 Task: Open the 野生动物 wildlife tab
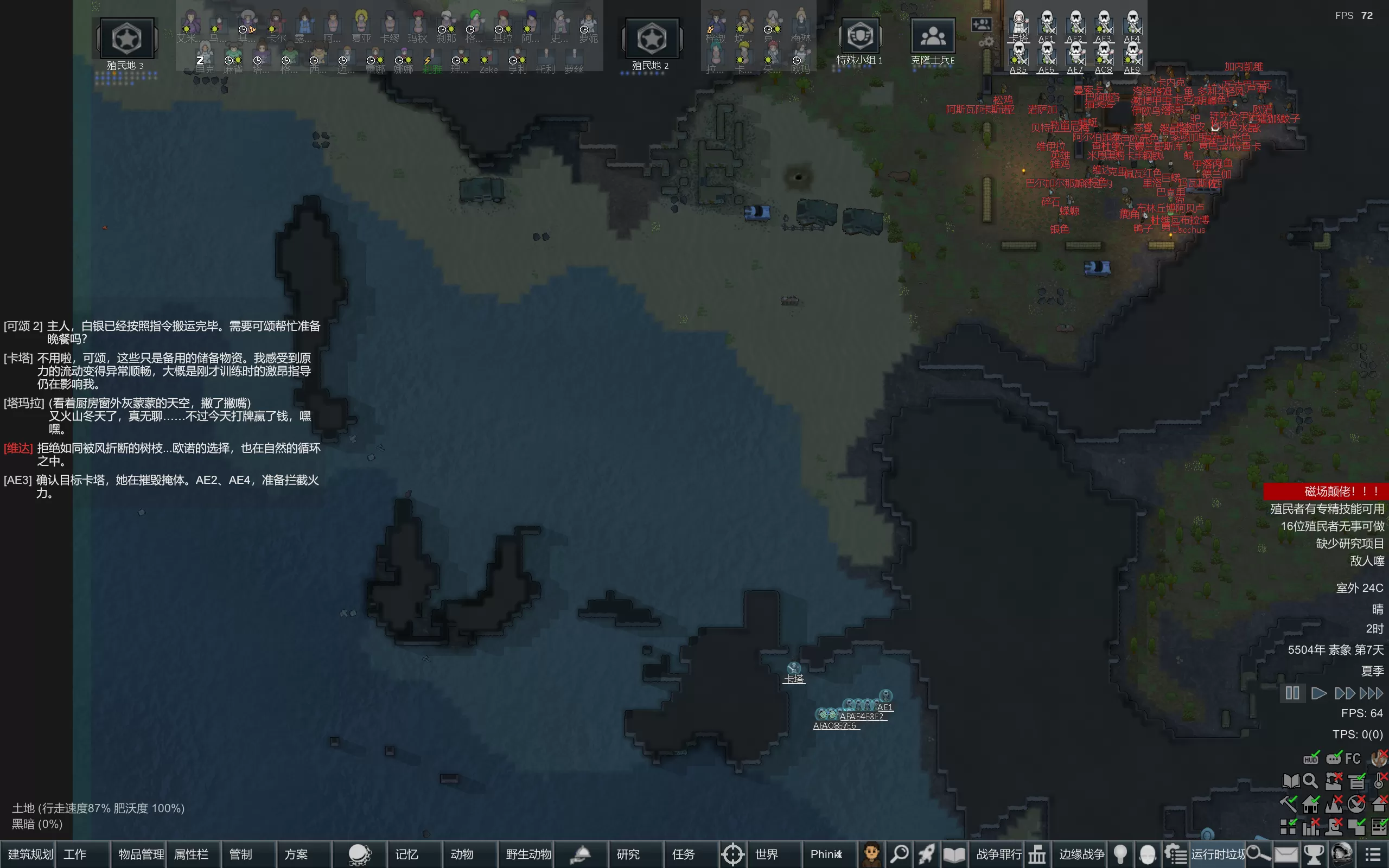point(528,854)
